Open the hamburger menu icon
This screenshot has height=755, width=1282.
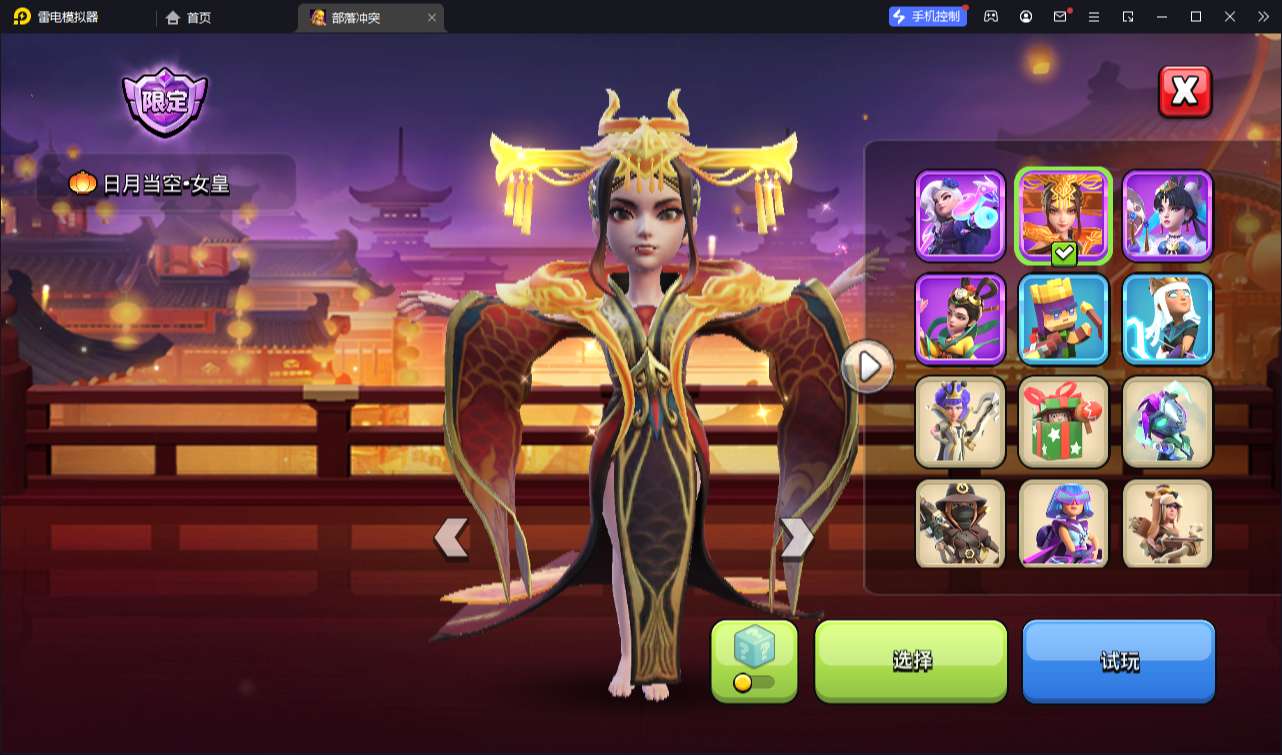click(1094, 17)
